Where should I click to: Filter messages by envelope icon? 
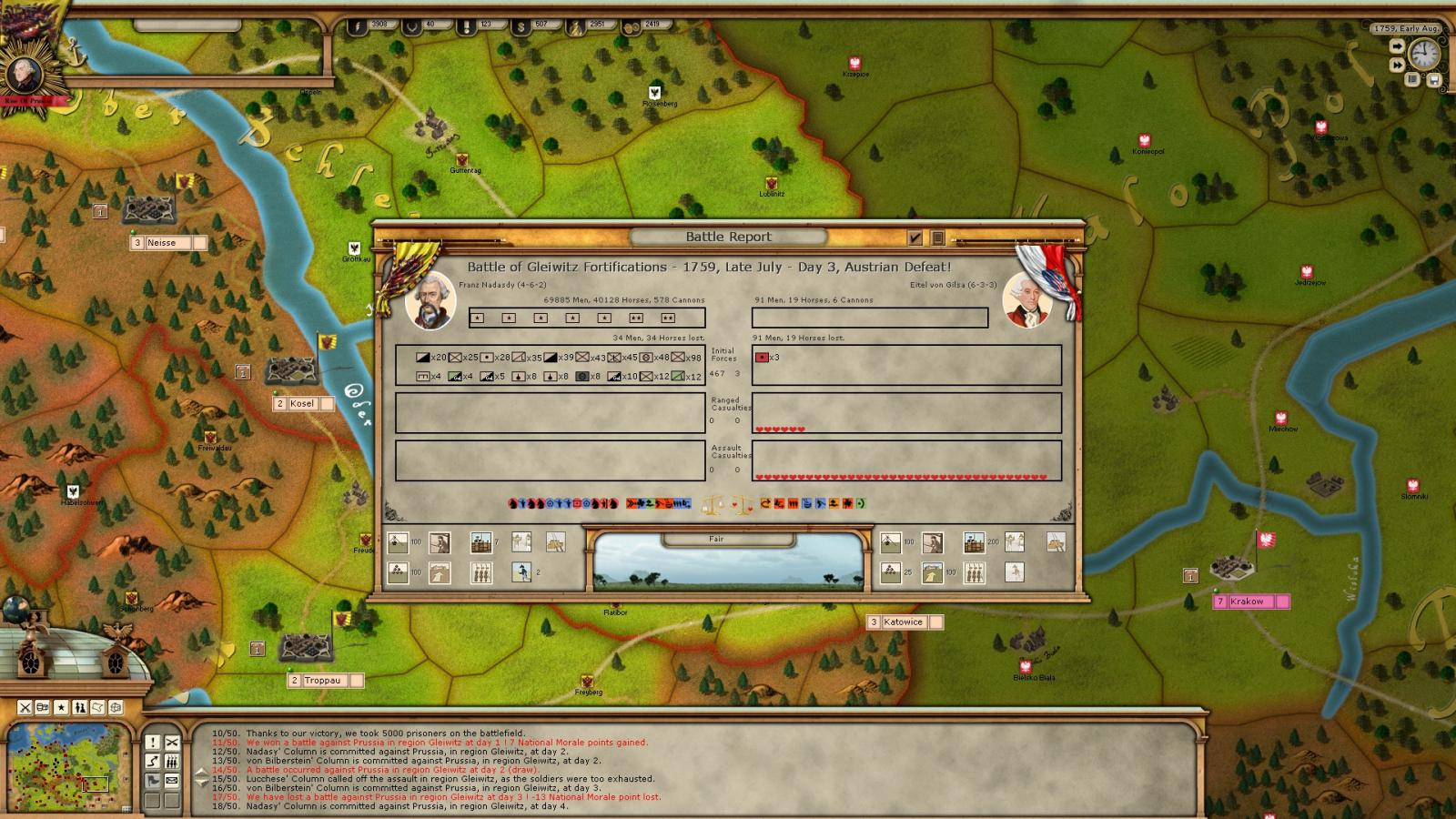[x=172, y=780]
